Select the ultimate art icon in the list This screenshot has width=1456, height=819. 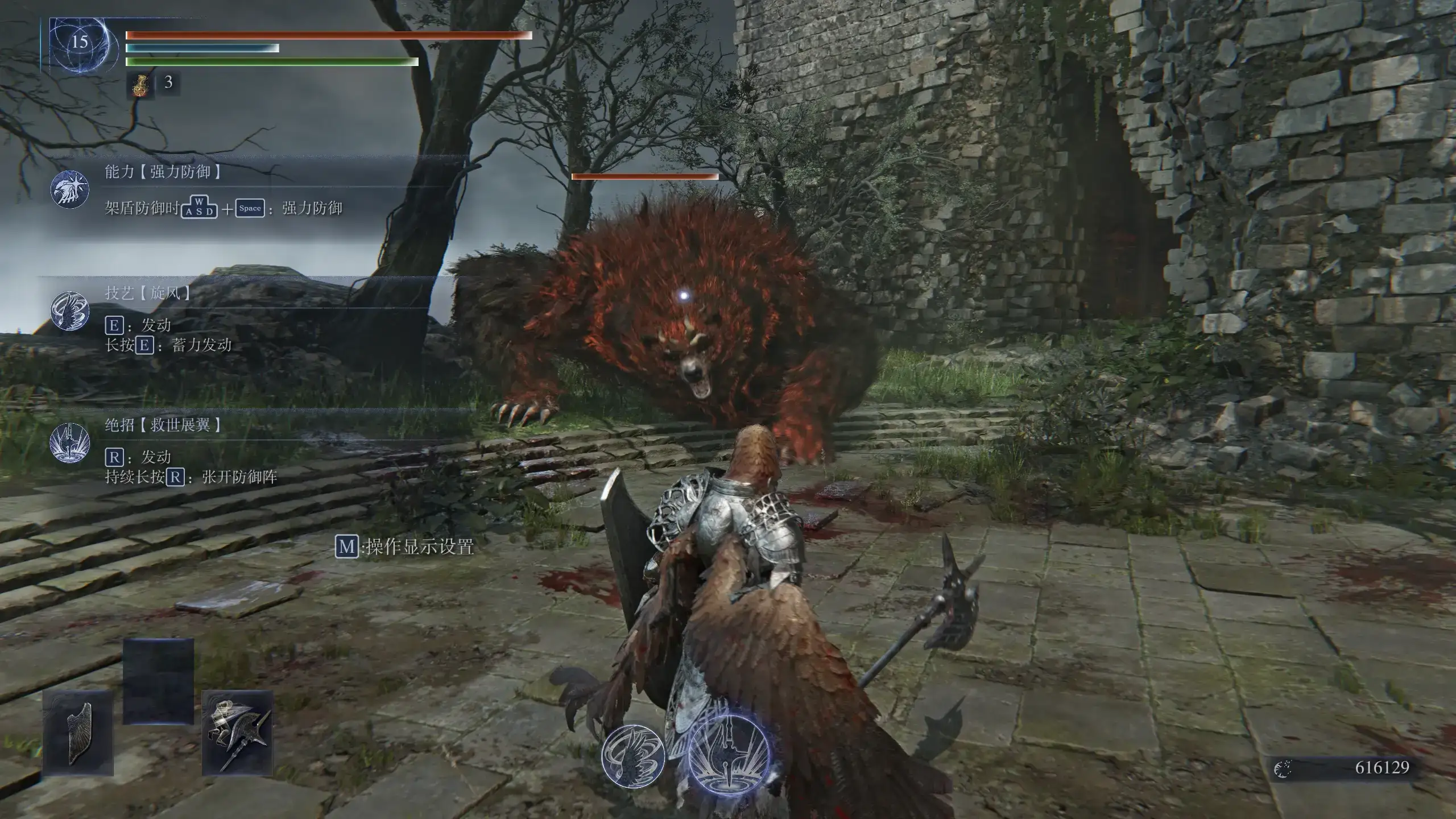click(x=69, y=442)
